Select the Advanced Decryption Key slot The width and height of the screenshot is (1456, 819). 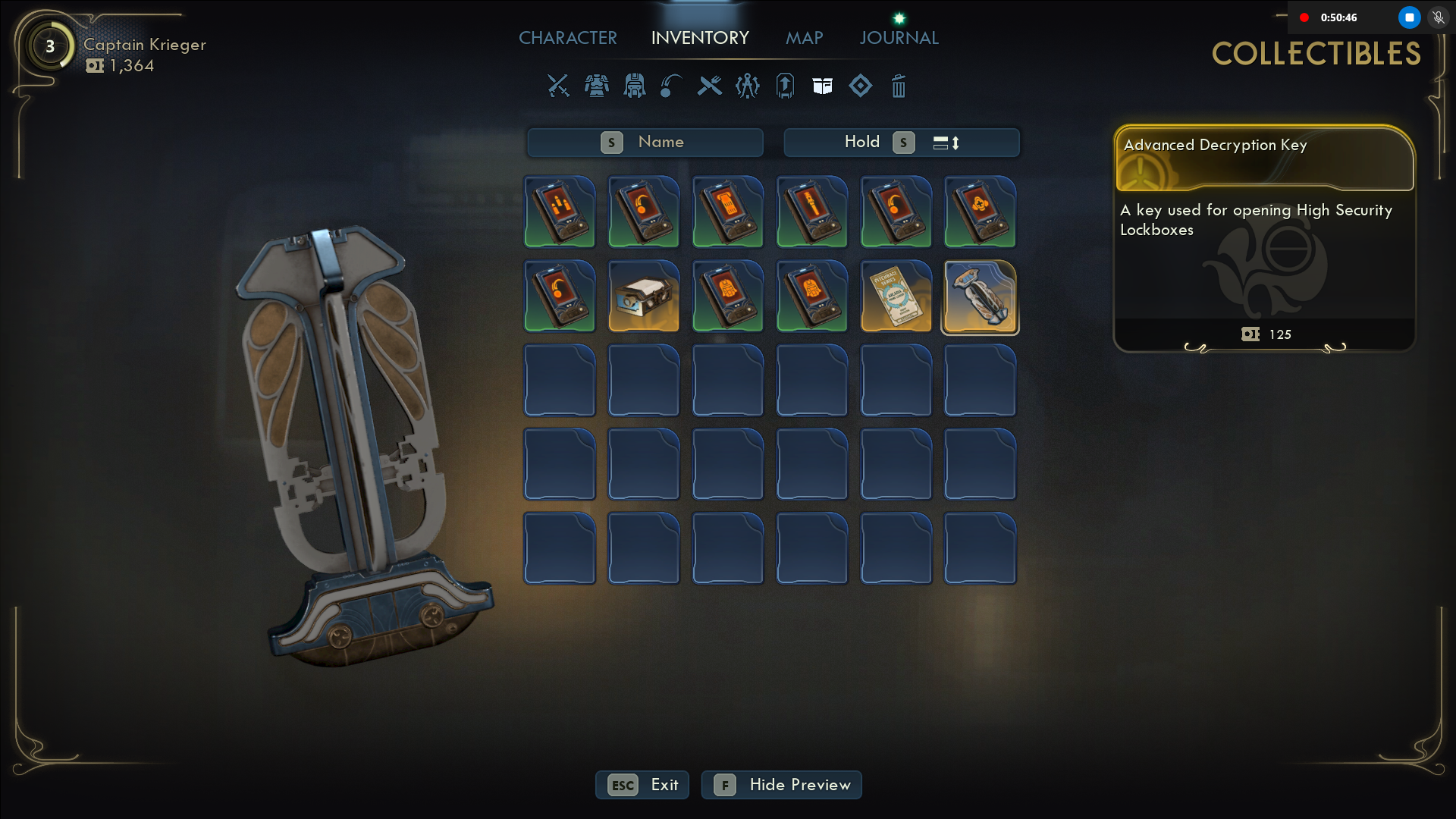(980, 297)
